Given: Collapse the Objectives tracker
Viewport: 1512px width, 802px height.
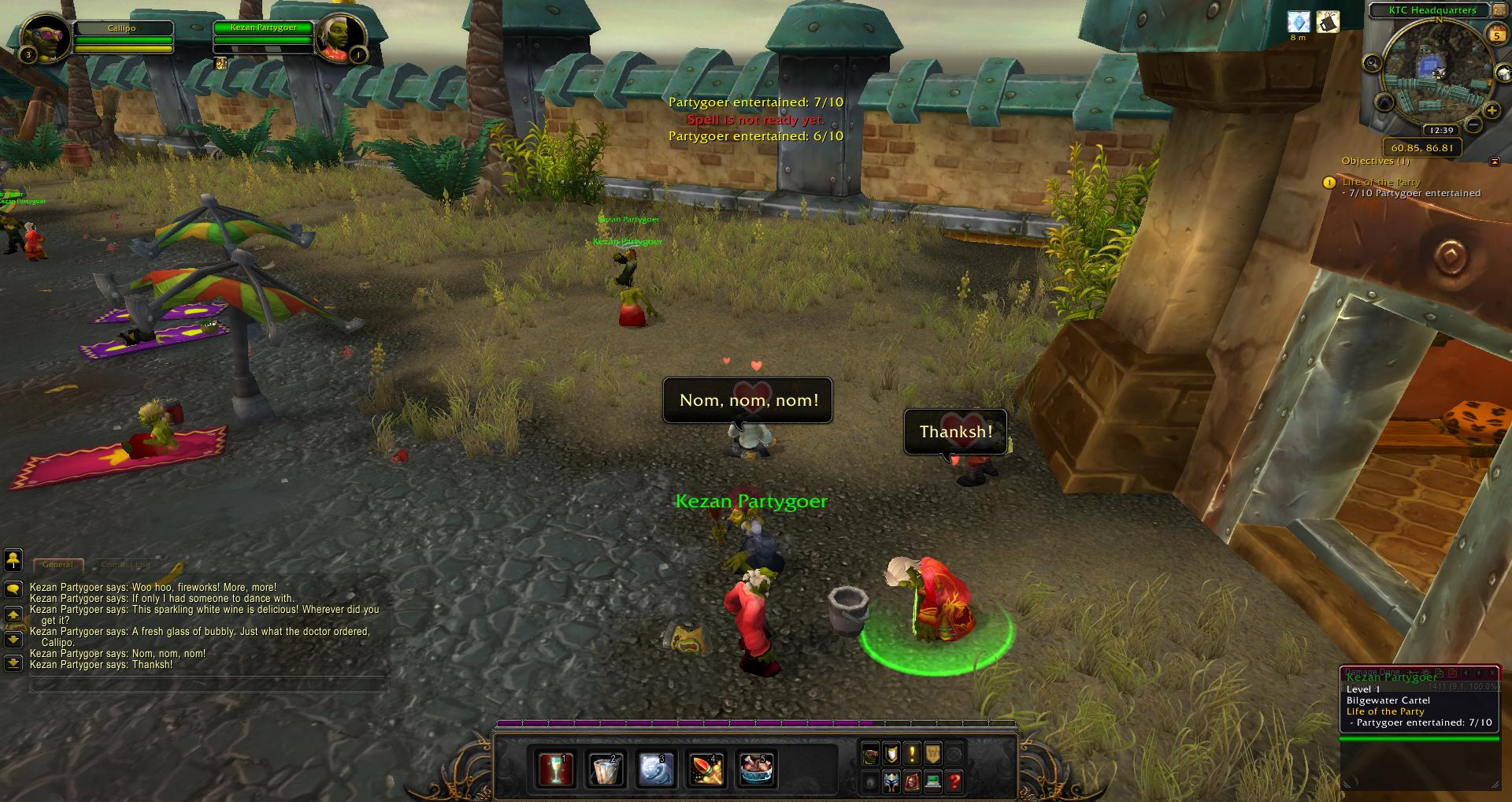Looking at the screenshot, I should [1495, 162].
